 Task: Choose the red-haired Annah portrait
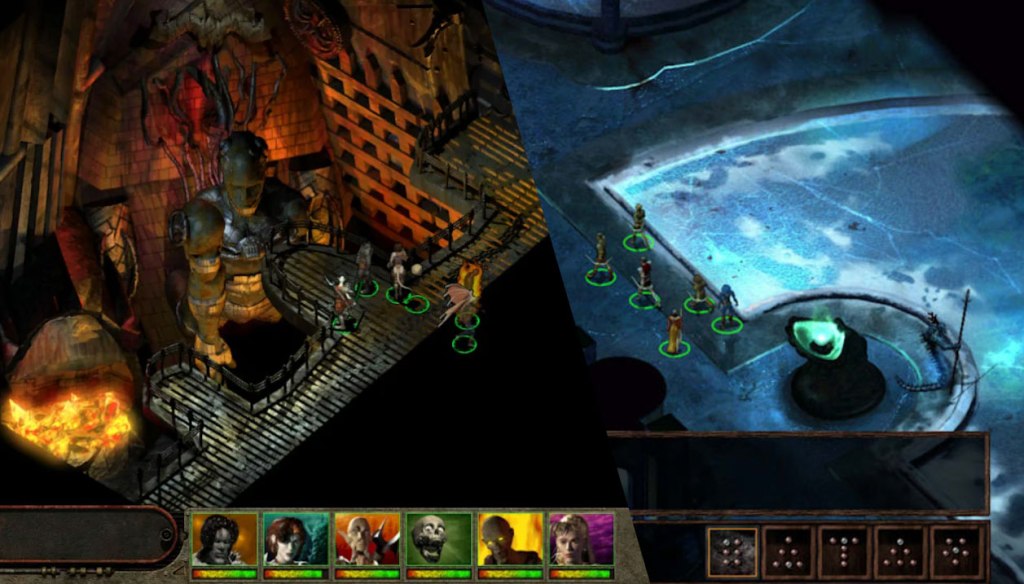(x=296, y=540)
